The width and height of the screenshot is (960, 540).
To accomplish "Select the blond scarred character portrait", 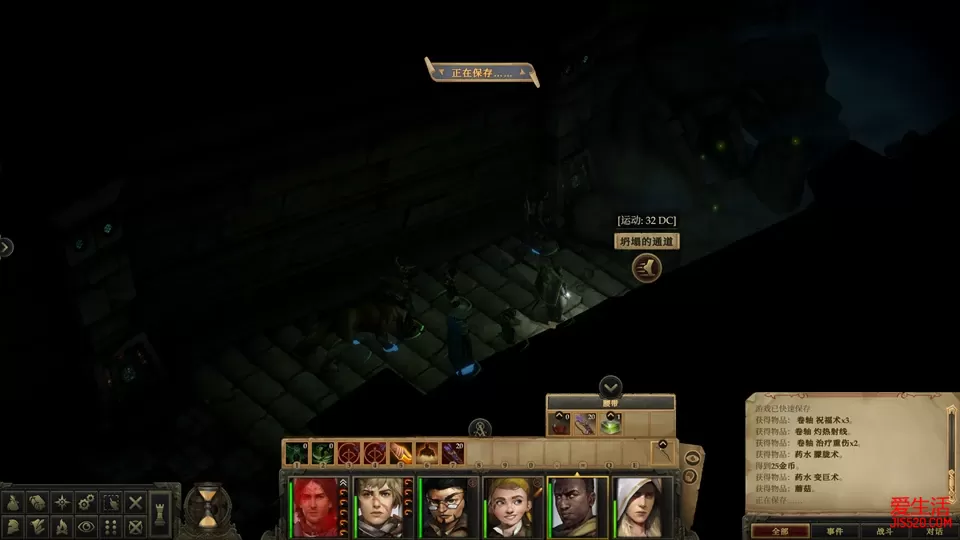I will tap(380, 505).
